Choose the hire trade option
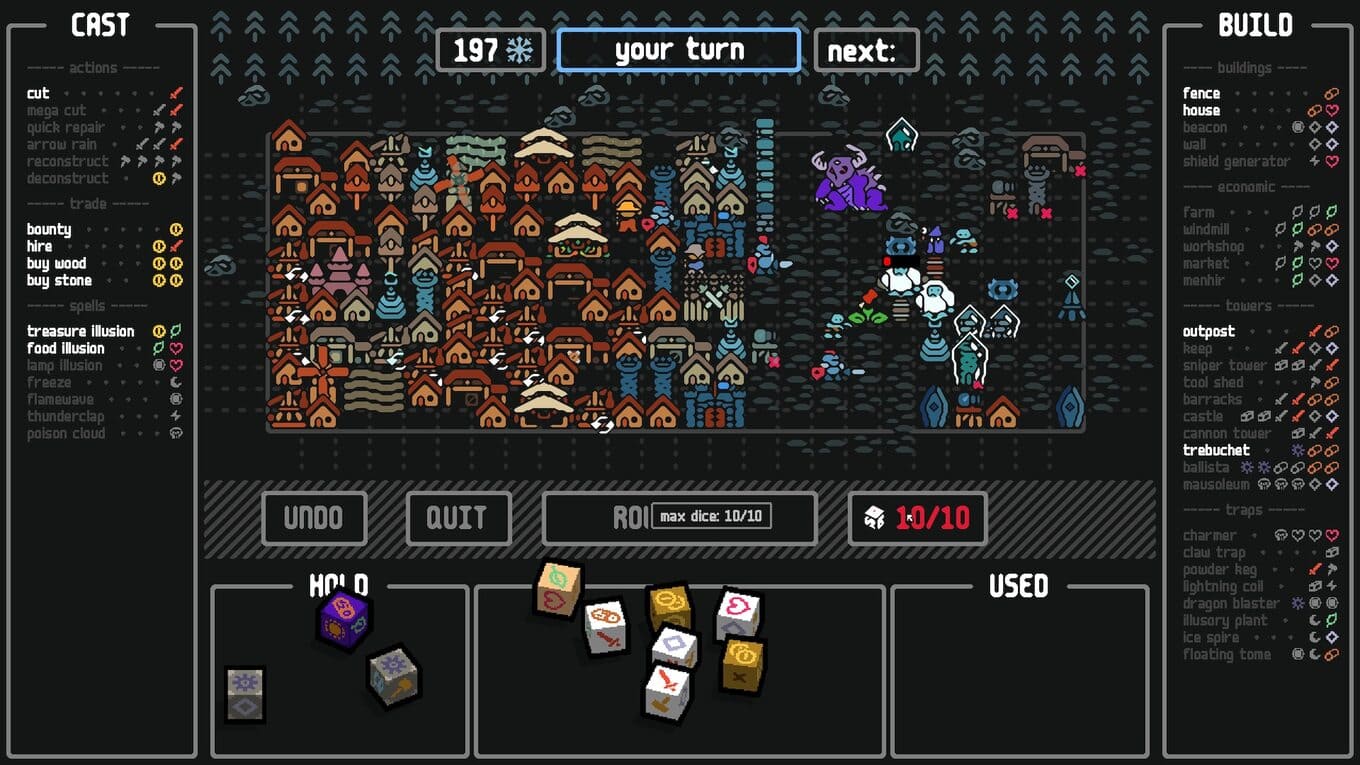Image resolution: width=1360 pixels, height=765 pixels. pos(40,247)
